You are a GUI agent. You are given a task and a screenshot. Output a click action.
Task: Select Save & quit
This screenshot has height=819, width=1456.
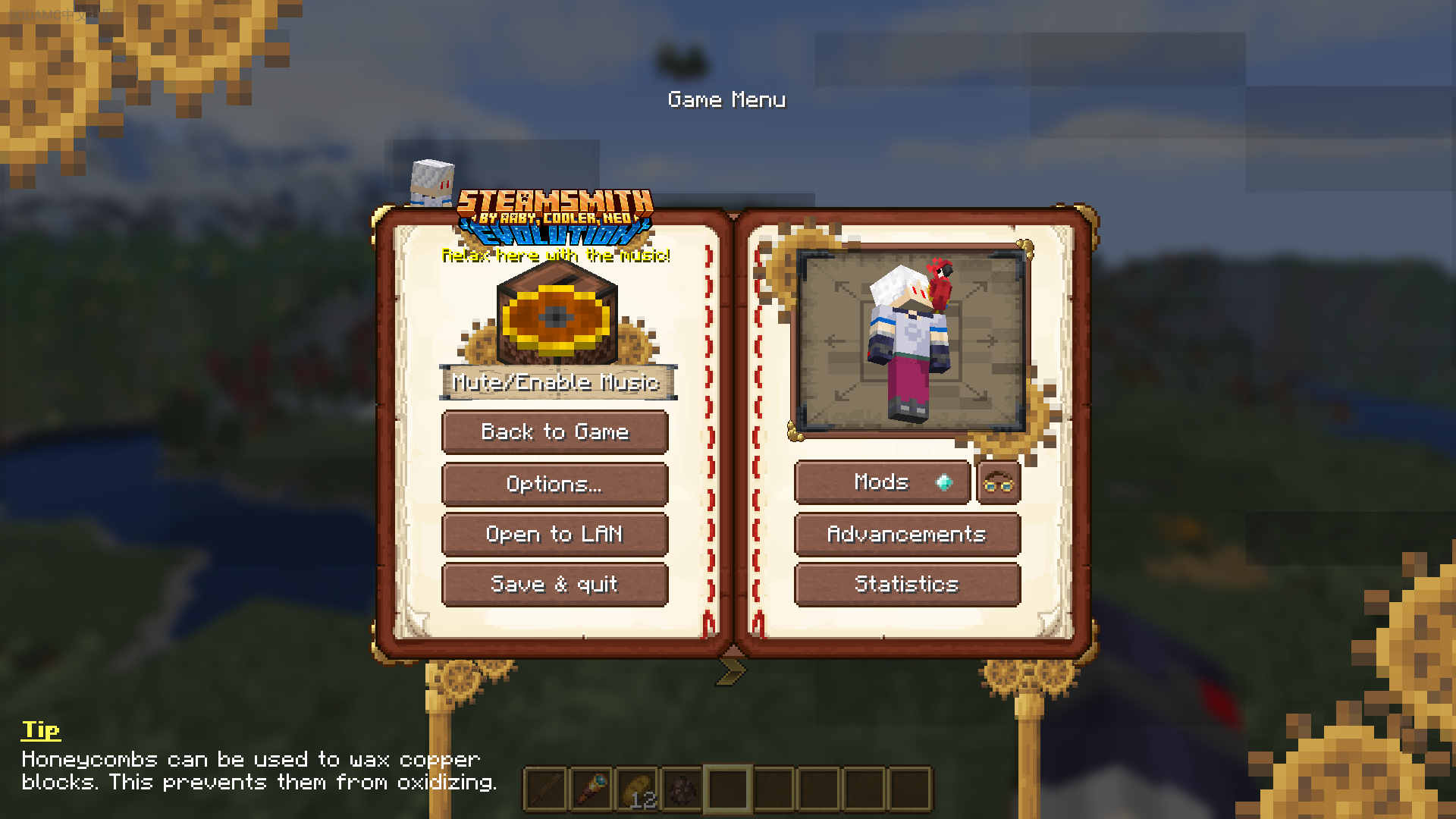click(554, 585)
